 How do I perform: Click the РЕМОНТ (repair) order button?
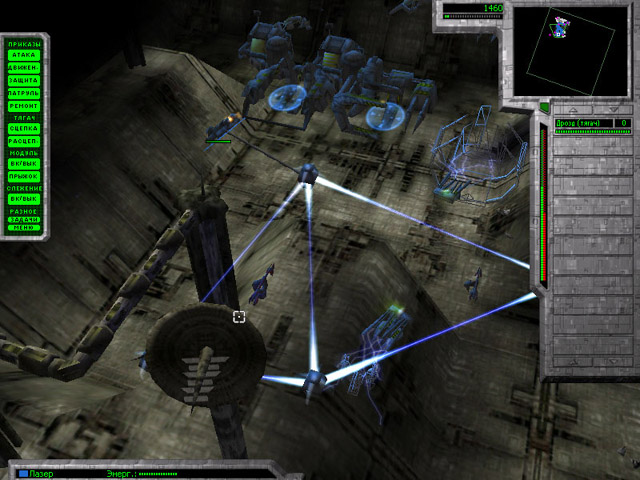point(22,103)
